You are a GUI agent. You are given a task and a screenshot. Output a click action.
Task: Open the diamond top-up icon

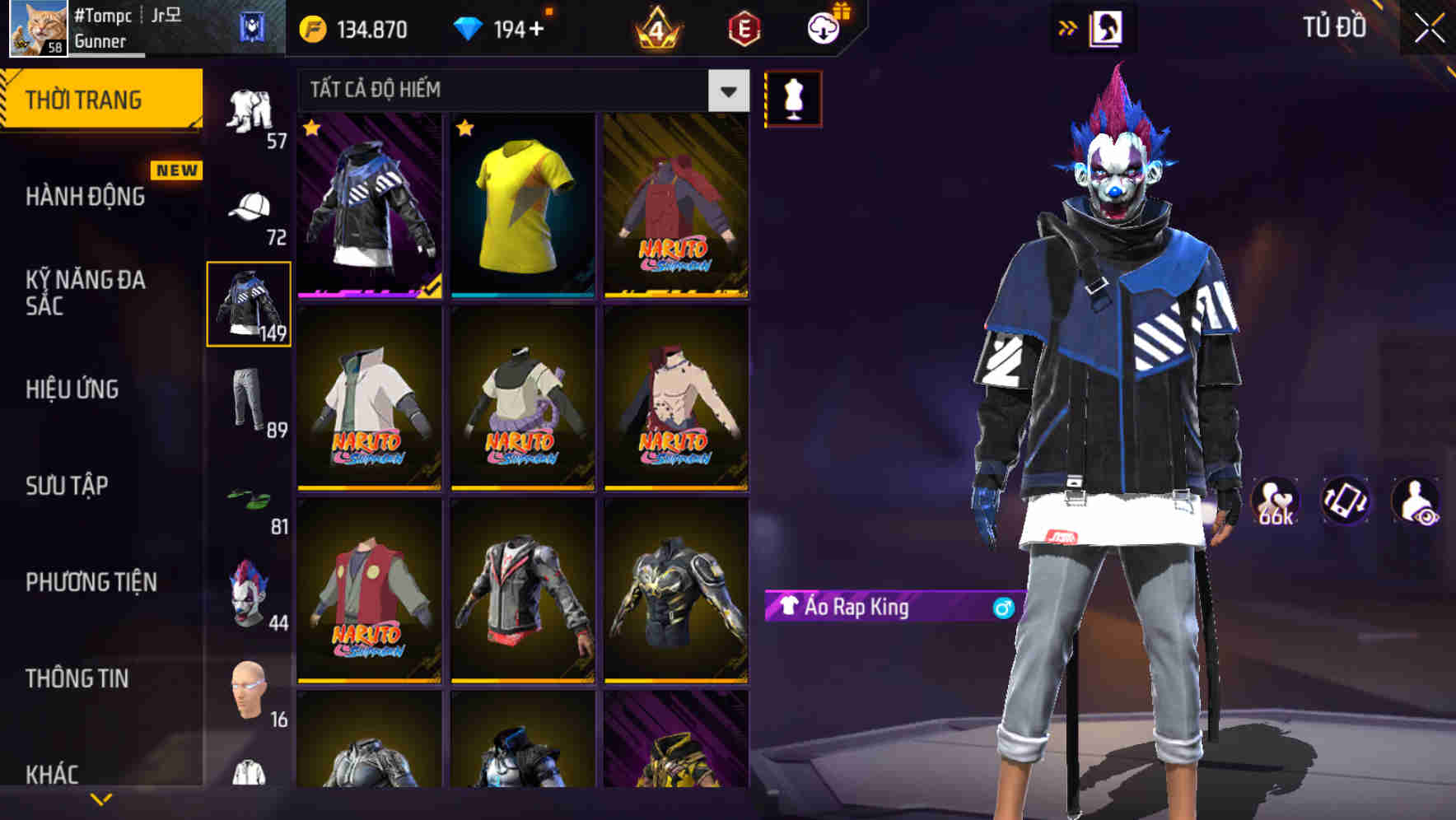pyautogui.click(x=471, y=29)
